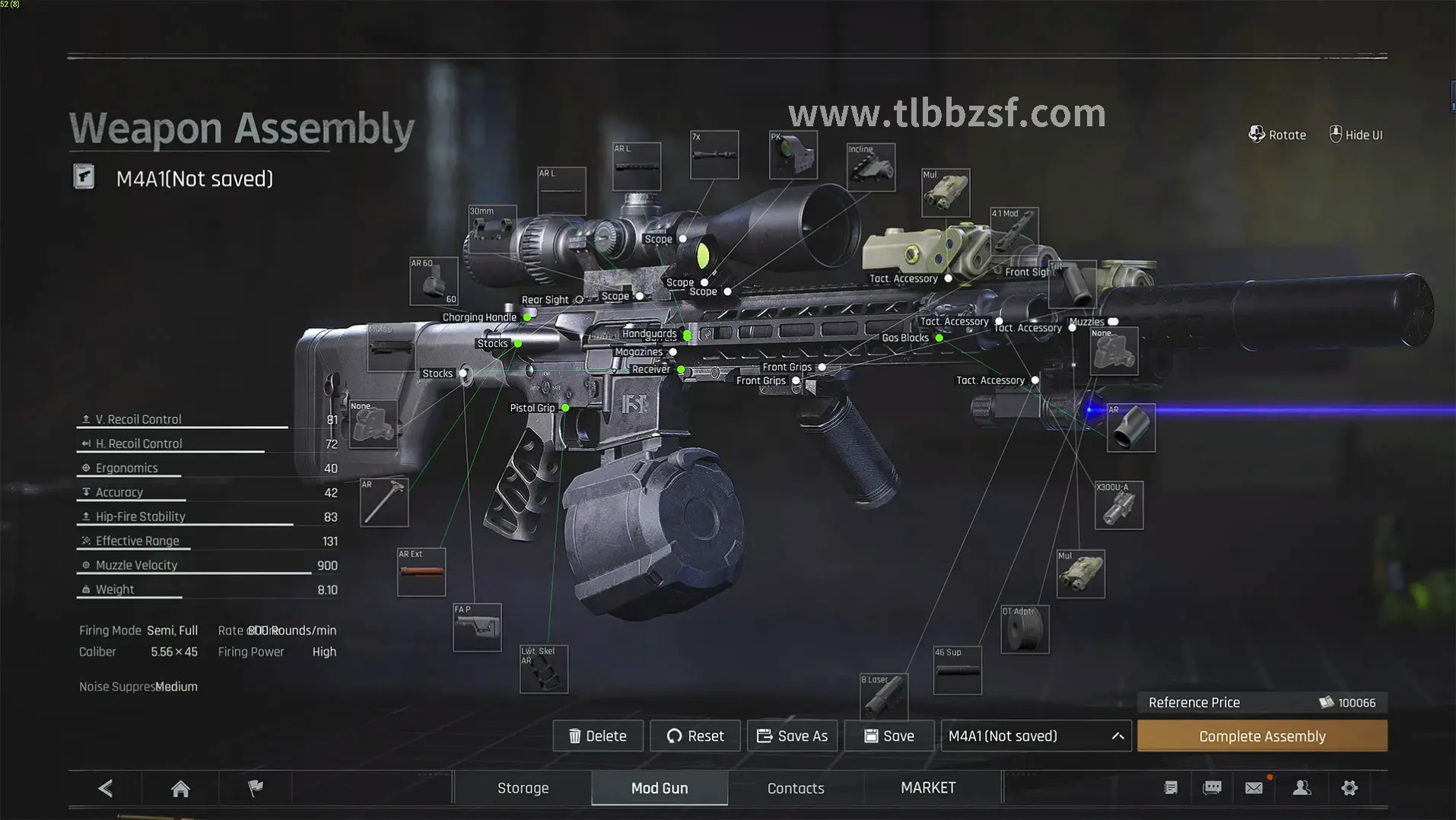The width and height of the screenshot is (1456, 820).
Task: Go back with the left arrow button
Action: 106,788
